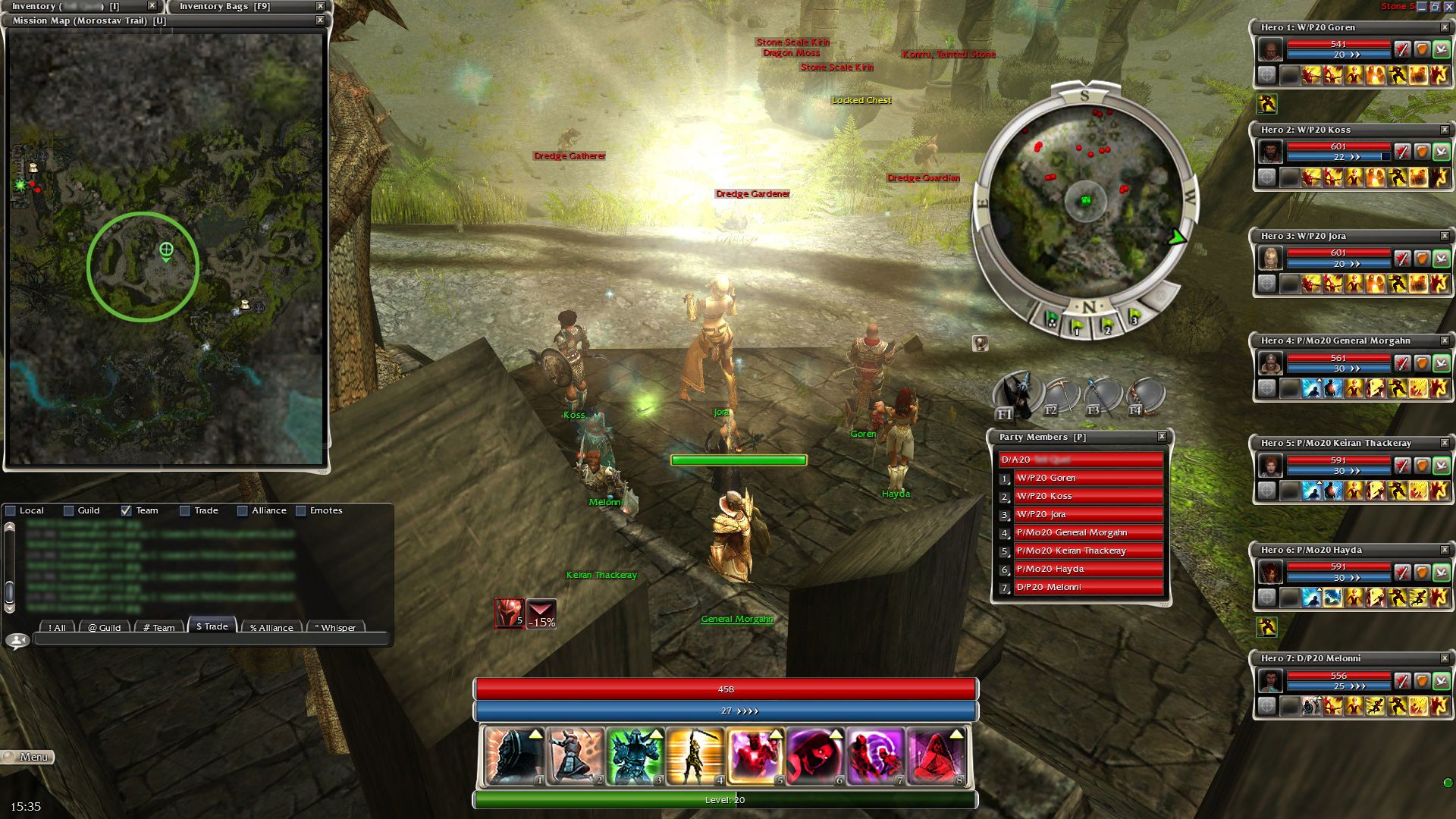Open the Menu button
The image size is (1456, 819).
28,757
